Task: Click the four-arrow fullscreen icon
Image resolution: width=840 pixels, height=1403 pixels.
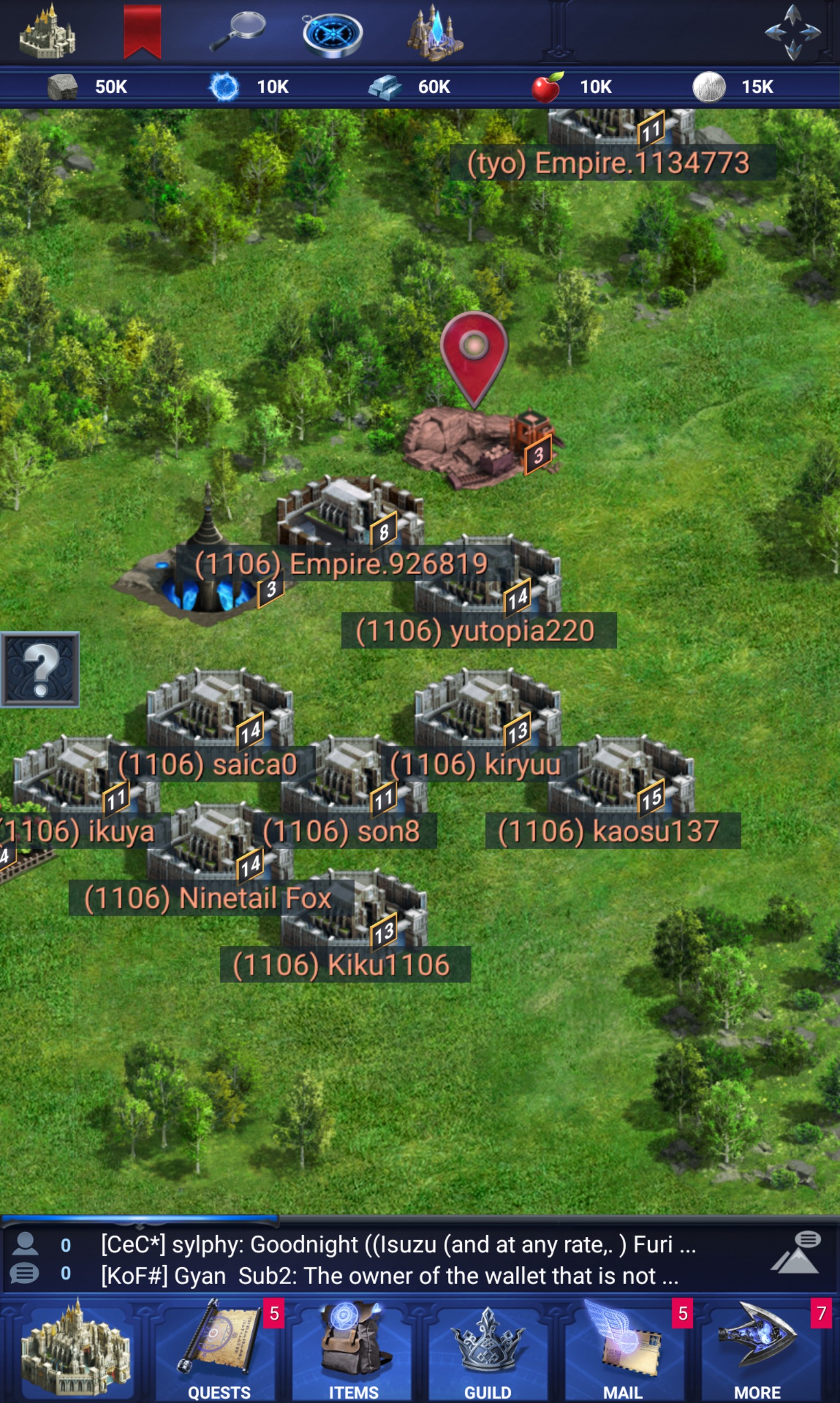Action: 792,32
